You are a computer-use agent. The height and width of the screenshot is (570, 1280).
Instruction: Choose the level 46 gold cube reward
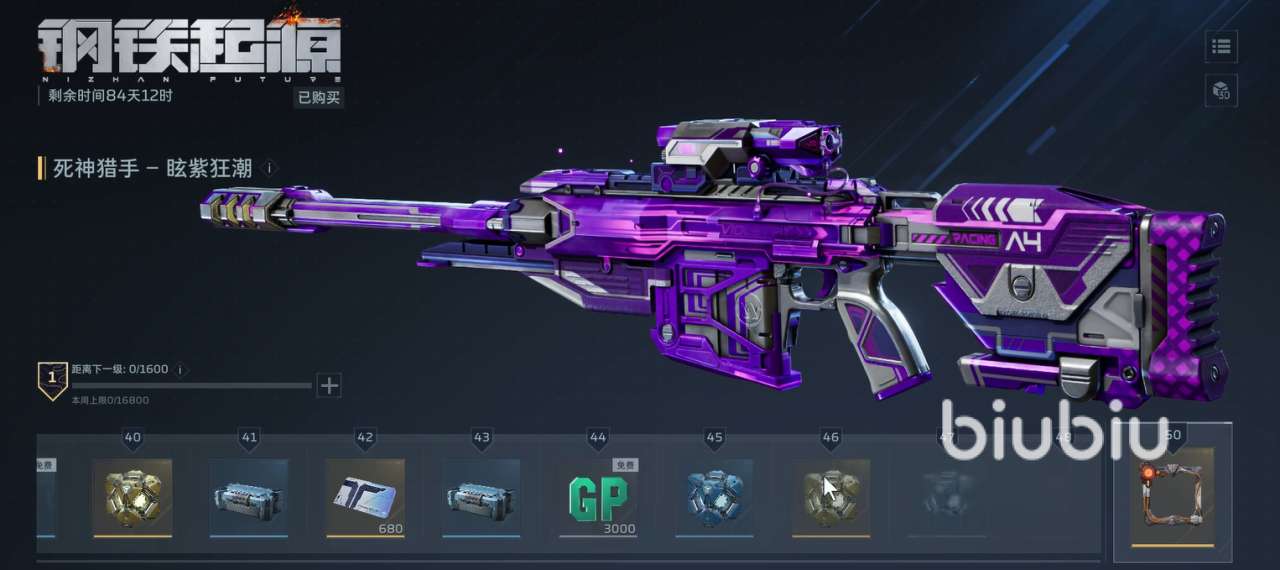coord(831,497)
